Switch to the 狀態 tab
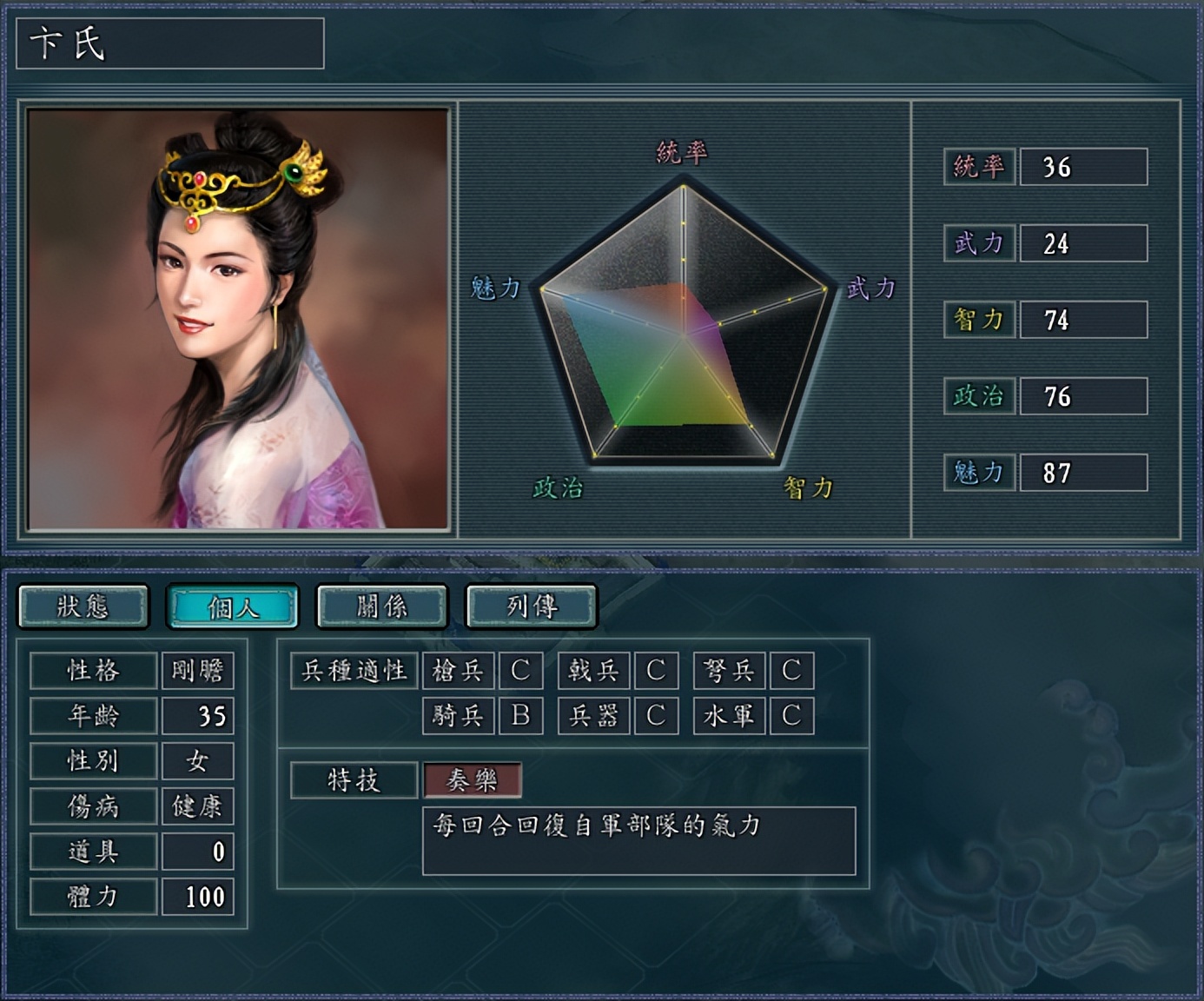 [83, 607]
